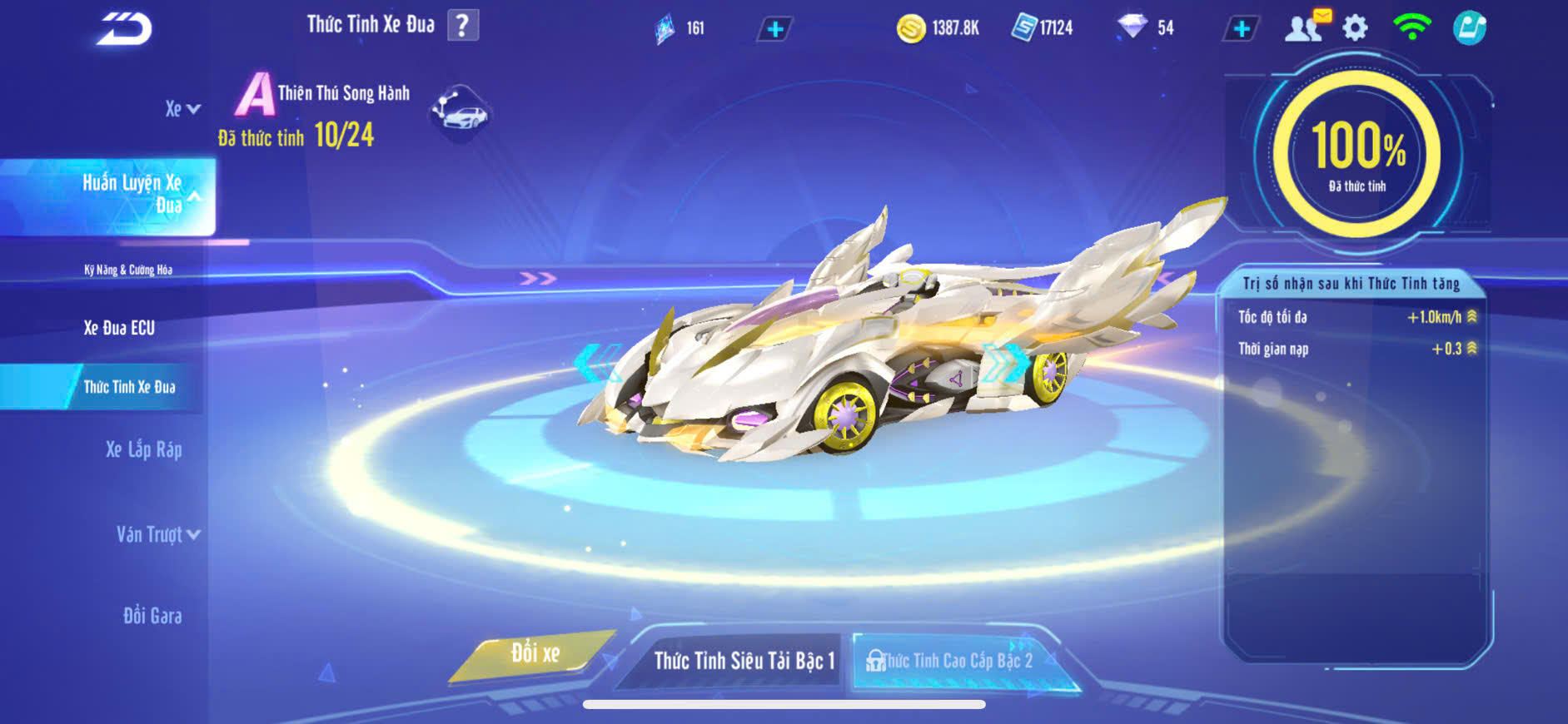Image resolution: width=1568 pixels, height=724 pixels.
Task: Open the Xe Đua ECU entry
Action: 119,328
